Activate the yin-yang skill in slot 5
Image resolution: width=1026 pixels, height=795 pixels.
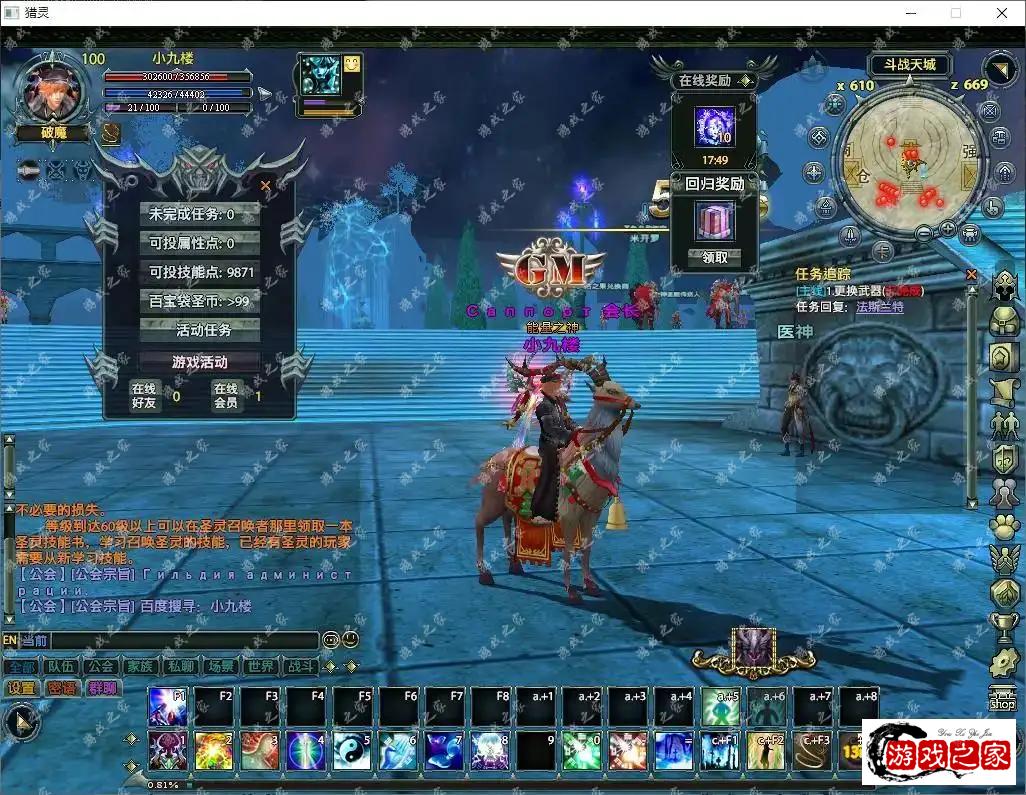click(x=351, y=751)
